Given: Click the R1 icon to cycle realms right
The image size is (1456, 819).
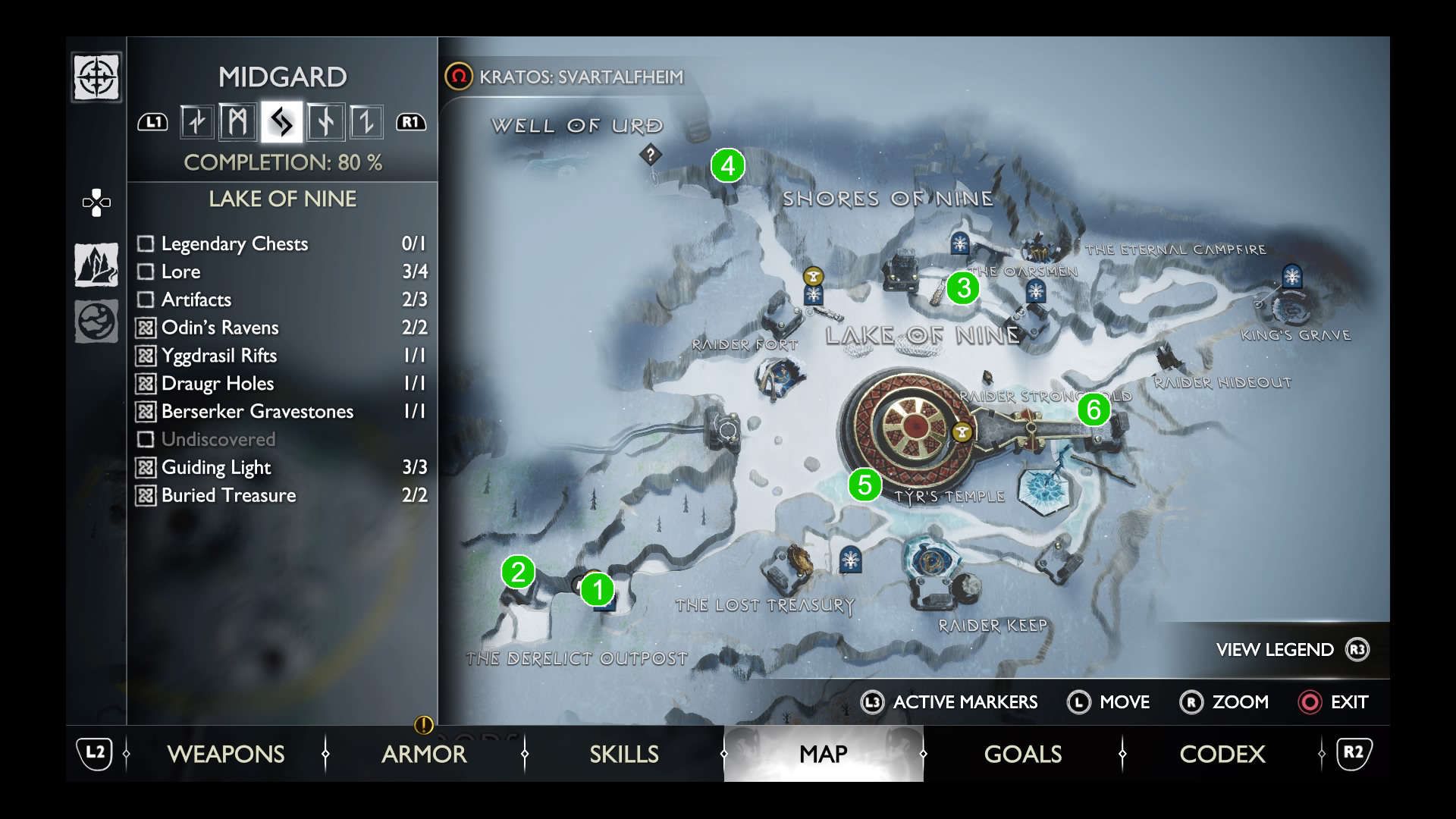Looking at the screenshot, I should point(410,120).
